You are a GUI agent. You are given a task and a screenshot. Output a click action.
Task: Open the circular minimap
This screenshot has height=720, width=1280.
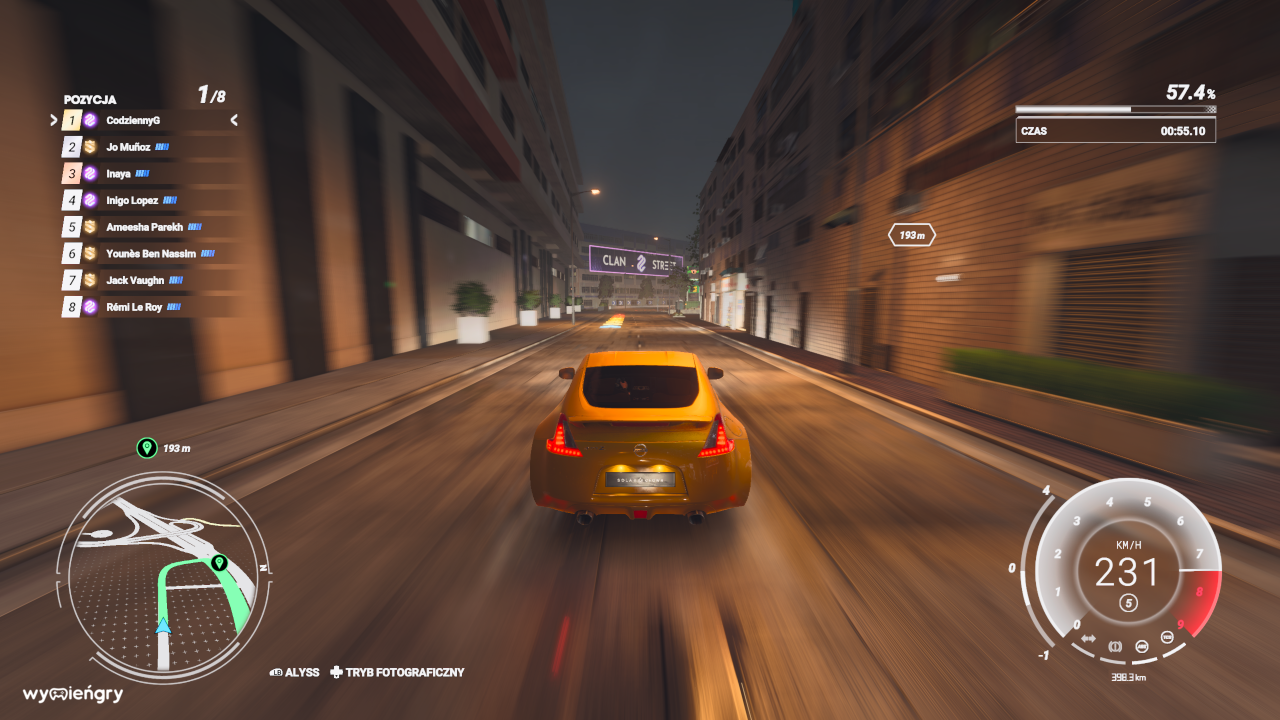(163, 577)
